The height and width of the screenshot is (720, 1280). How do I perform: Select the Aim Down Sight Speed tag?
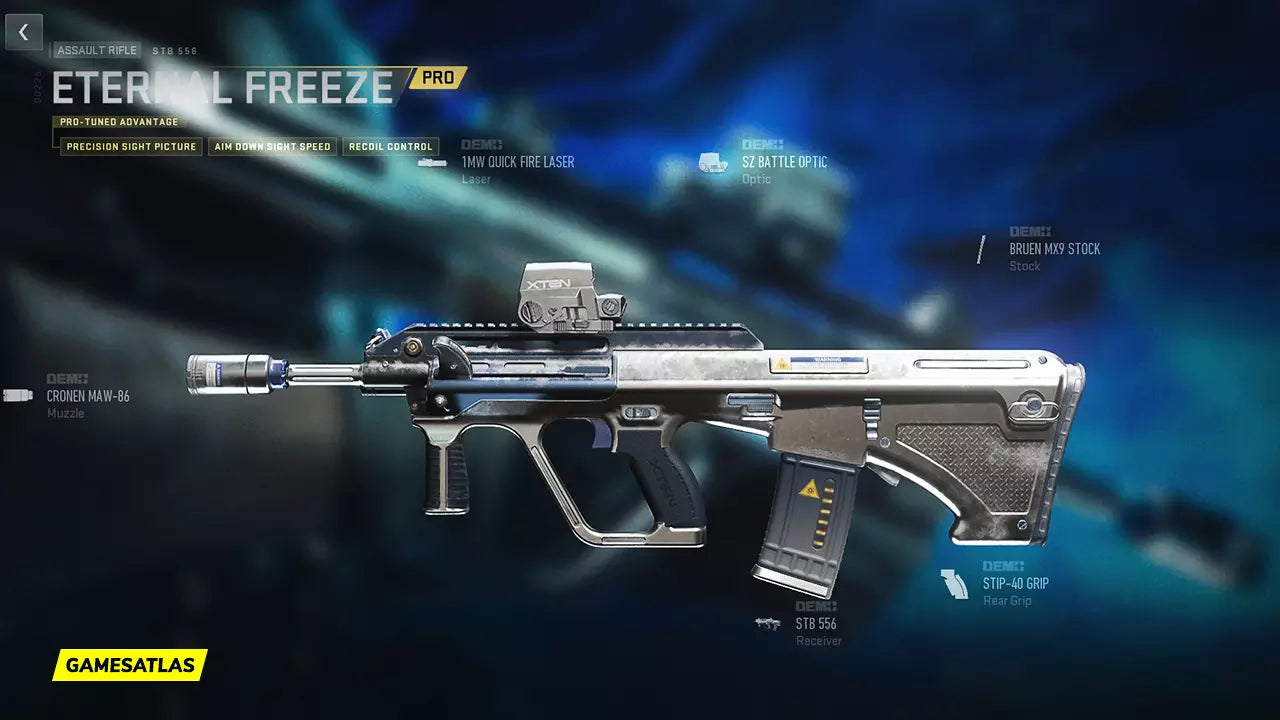pos(272,147)
